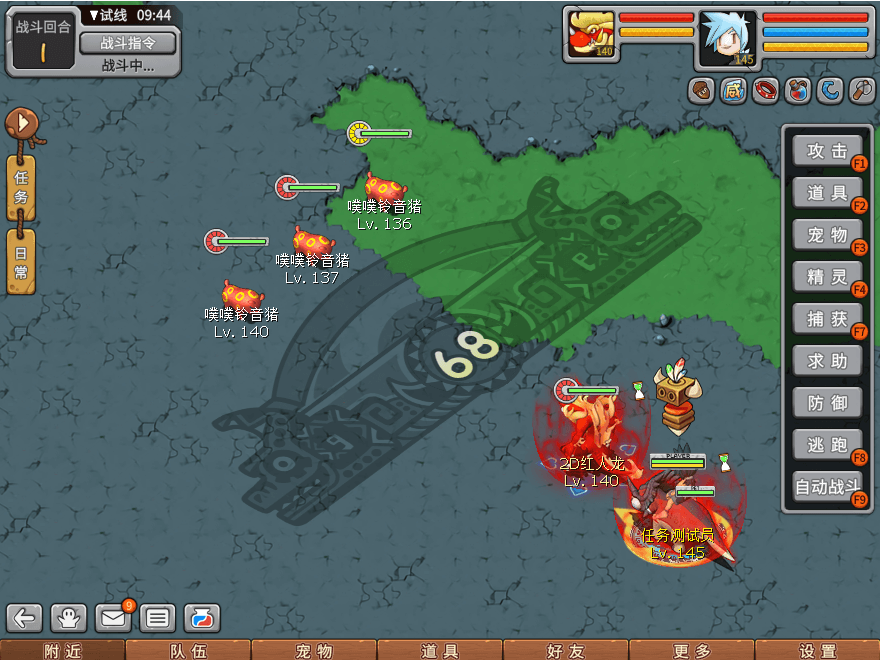
Task: Switch to the 好友 friends tab
Action: click(565, 650)
